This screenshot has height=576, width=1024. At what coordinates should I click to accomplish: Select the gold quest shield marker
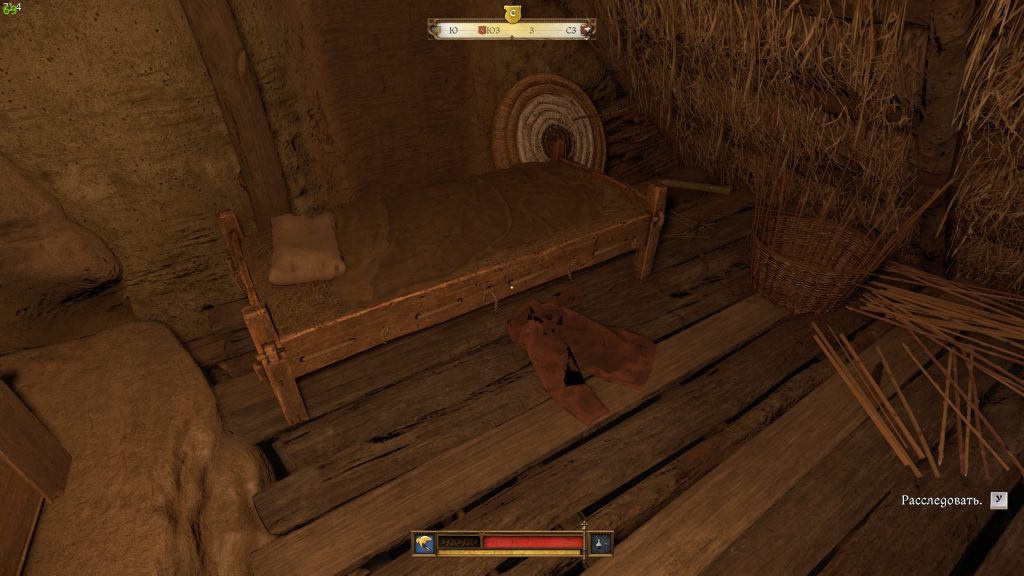click(513, 13)
